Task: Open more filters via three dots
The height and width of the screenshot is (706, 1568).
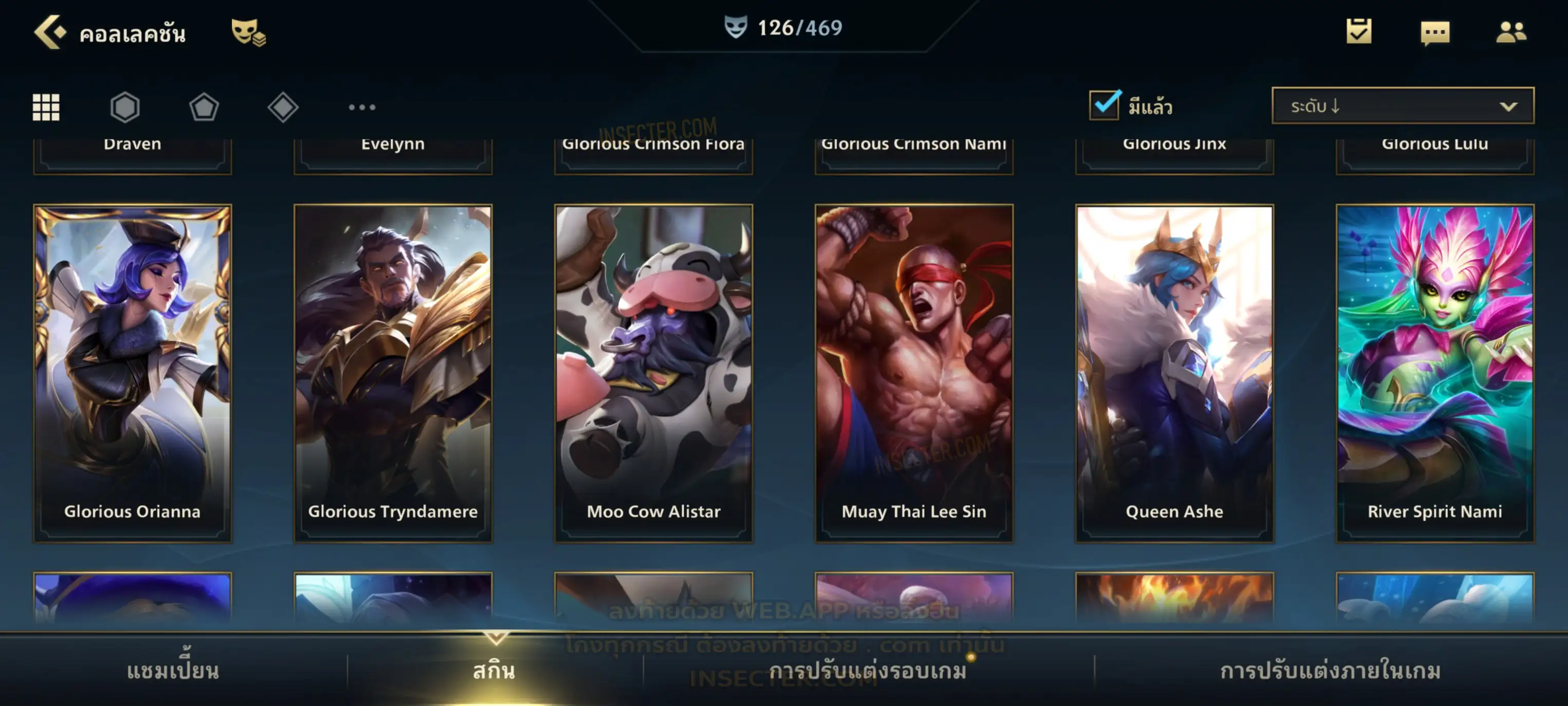Action: [362, 107]
